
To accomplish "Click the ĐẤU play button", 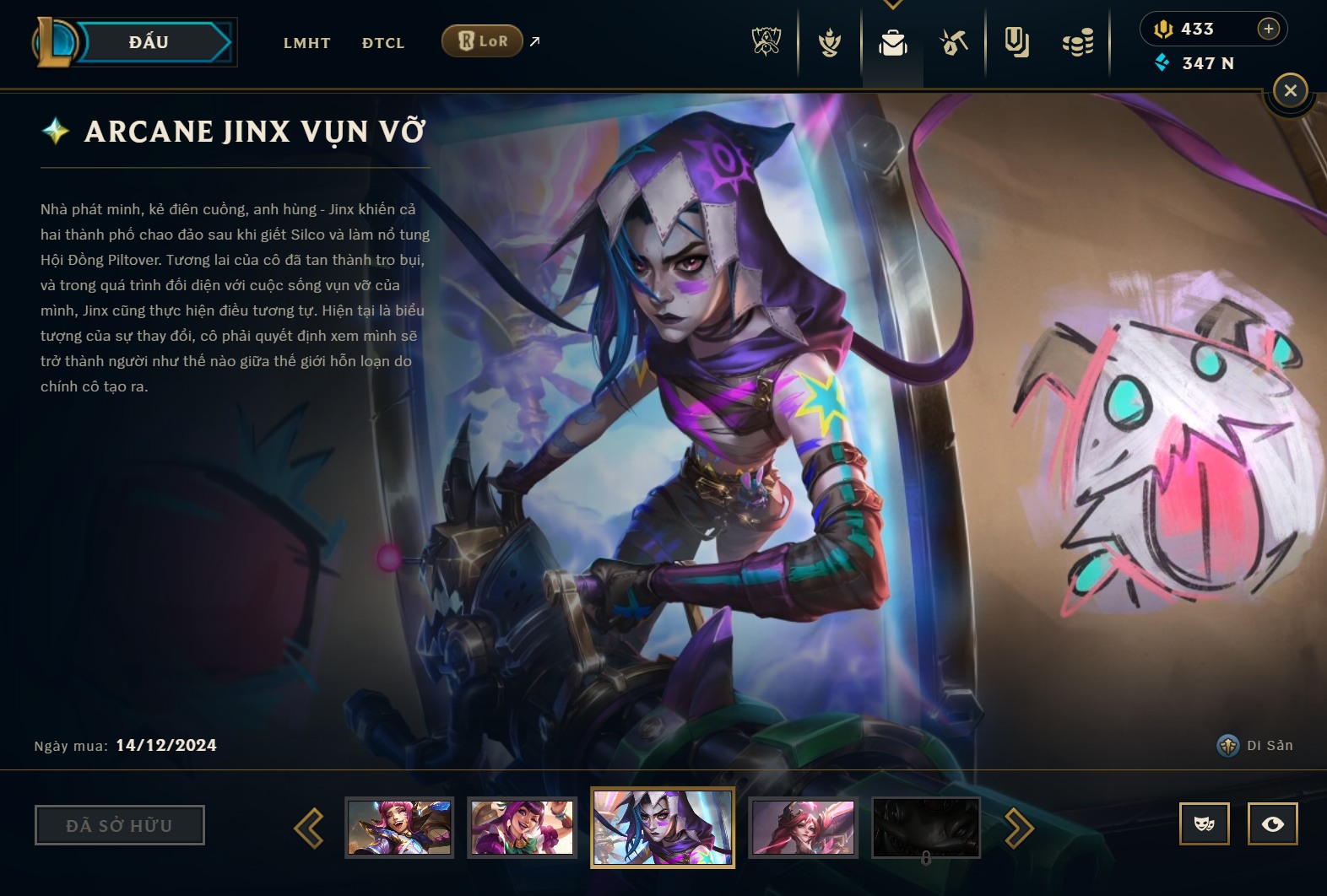I will (x=150, y=42).
